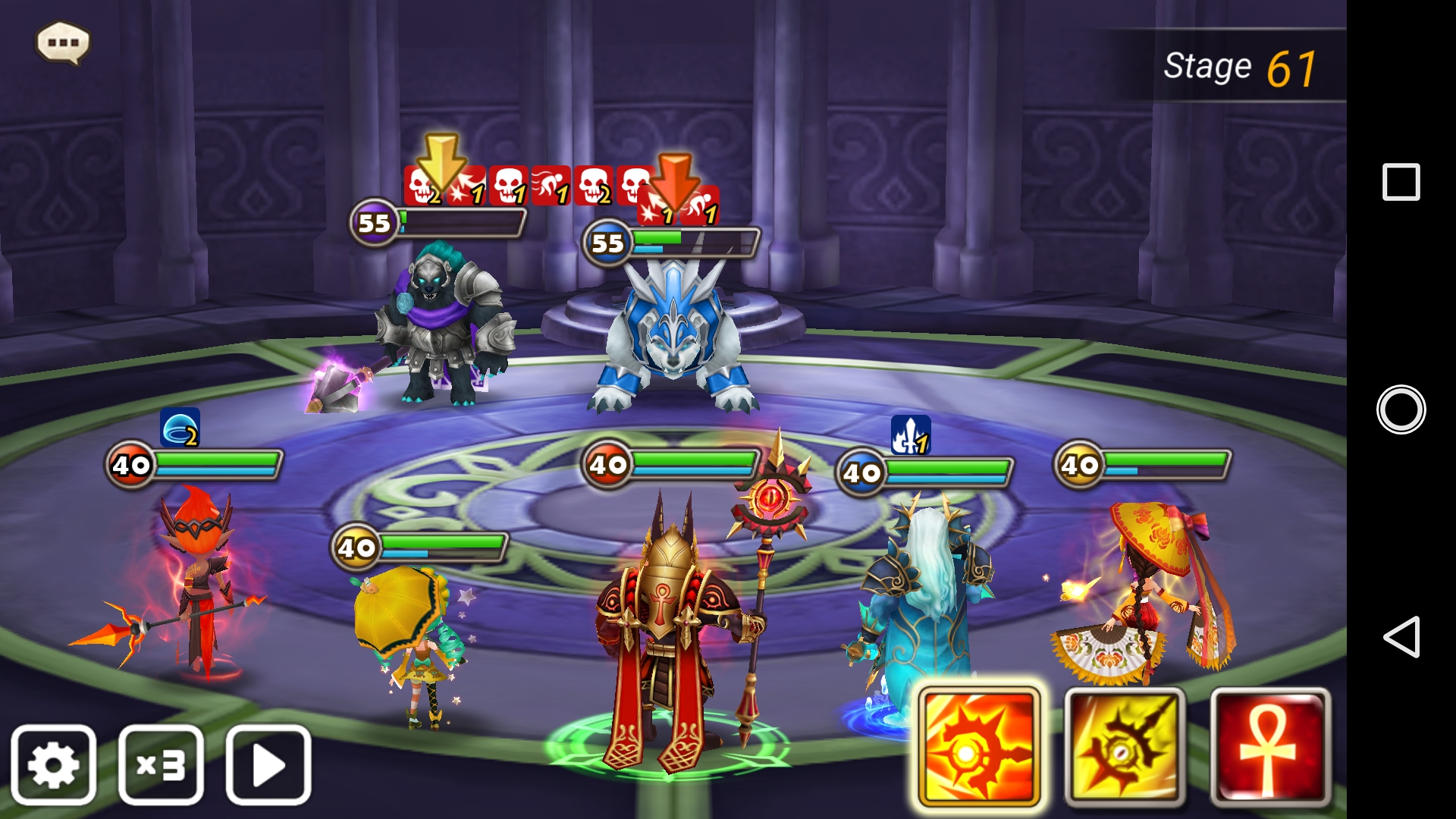Screen dimensions: 1456x819
Task: Activate the yellow eye staff skill
Action: pyautogui.click(x=1125, y=748)
